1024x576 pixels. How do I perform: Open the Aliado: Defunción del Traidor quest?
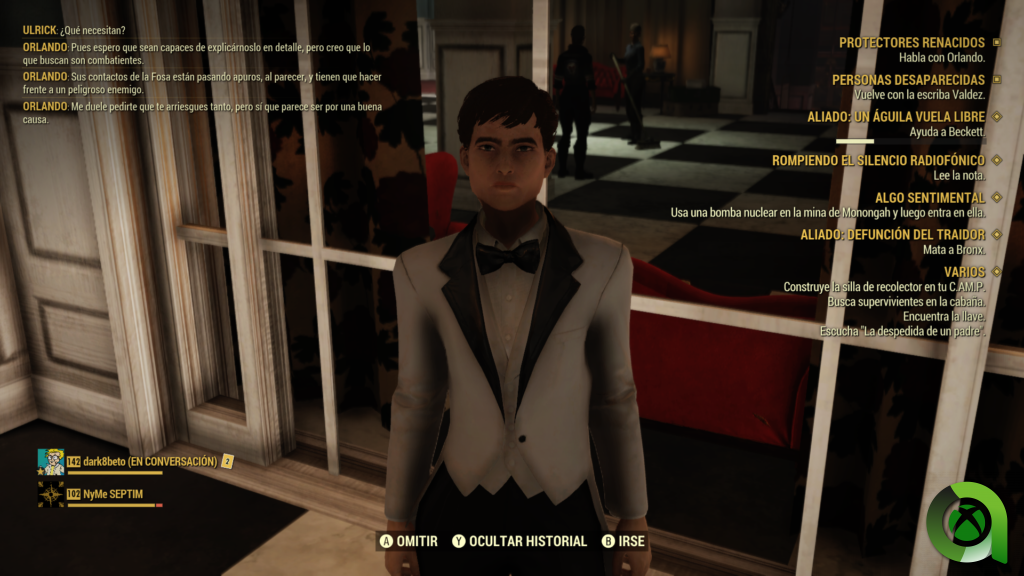click(892, 235)
